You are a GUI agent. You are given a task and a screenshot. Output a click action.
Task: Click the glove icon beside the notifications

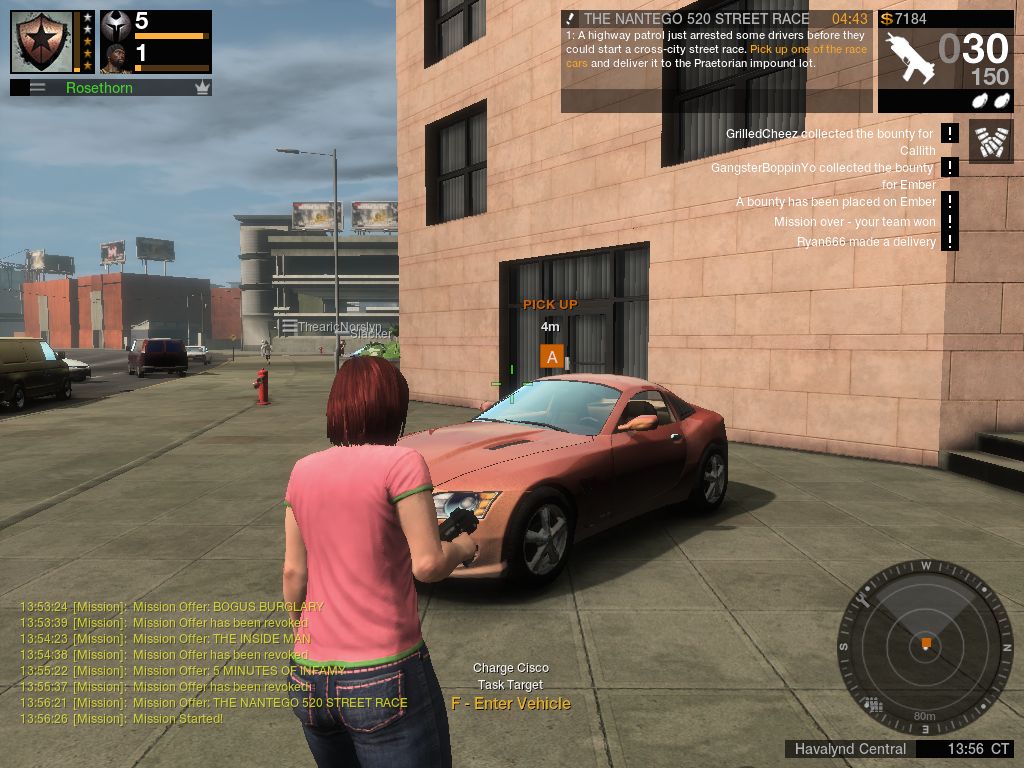click(x=990, y=141)
